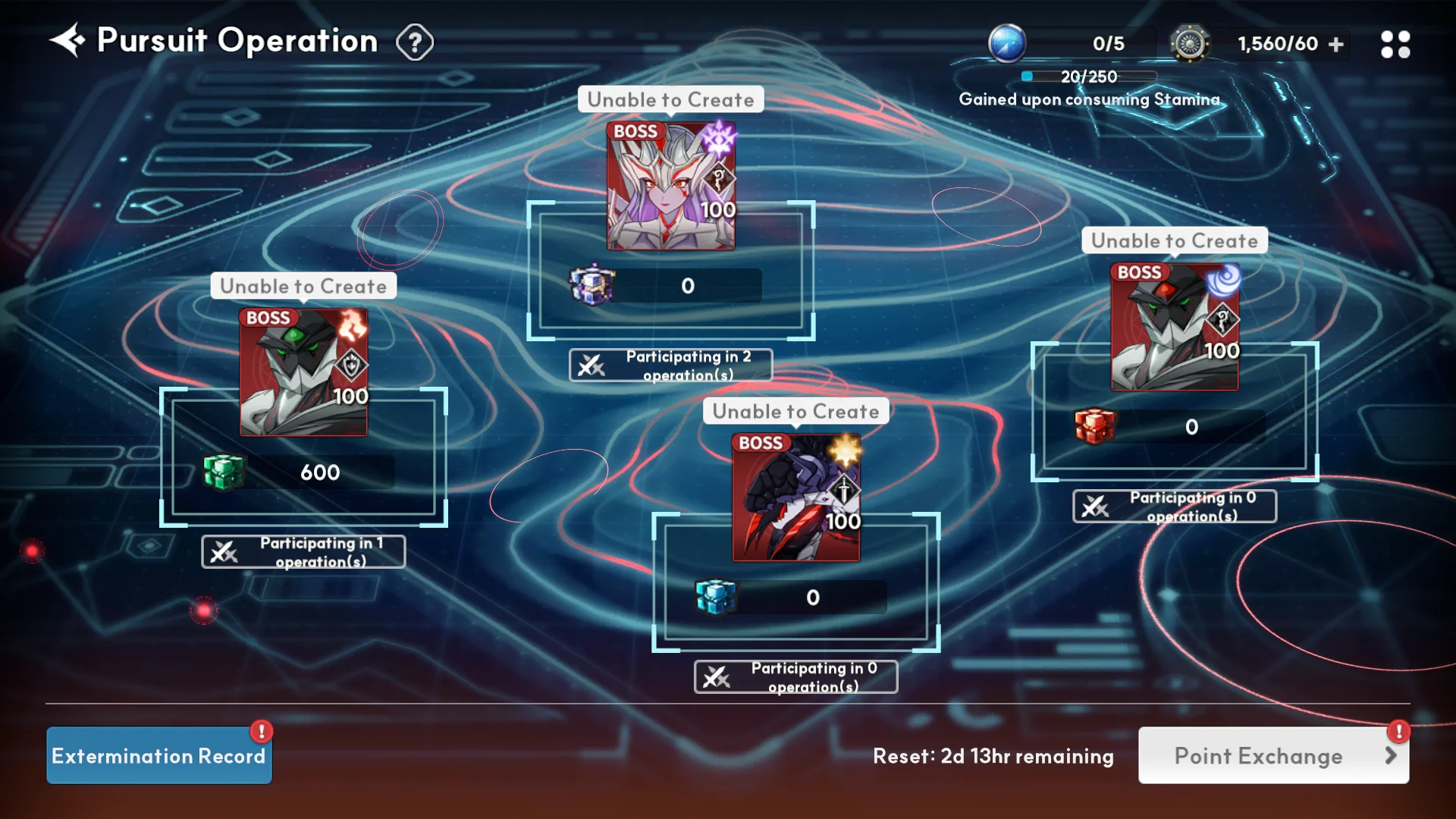The height and width of the screenshot is (819, 1456).
Task: Select the purple-haired boss with ice element
Action: pos(671,187)
